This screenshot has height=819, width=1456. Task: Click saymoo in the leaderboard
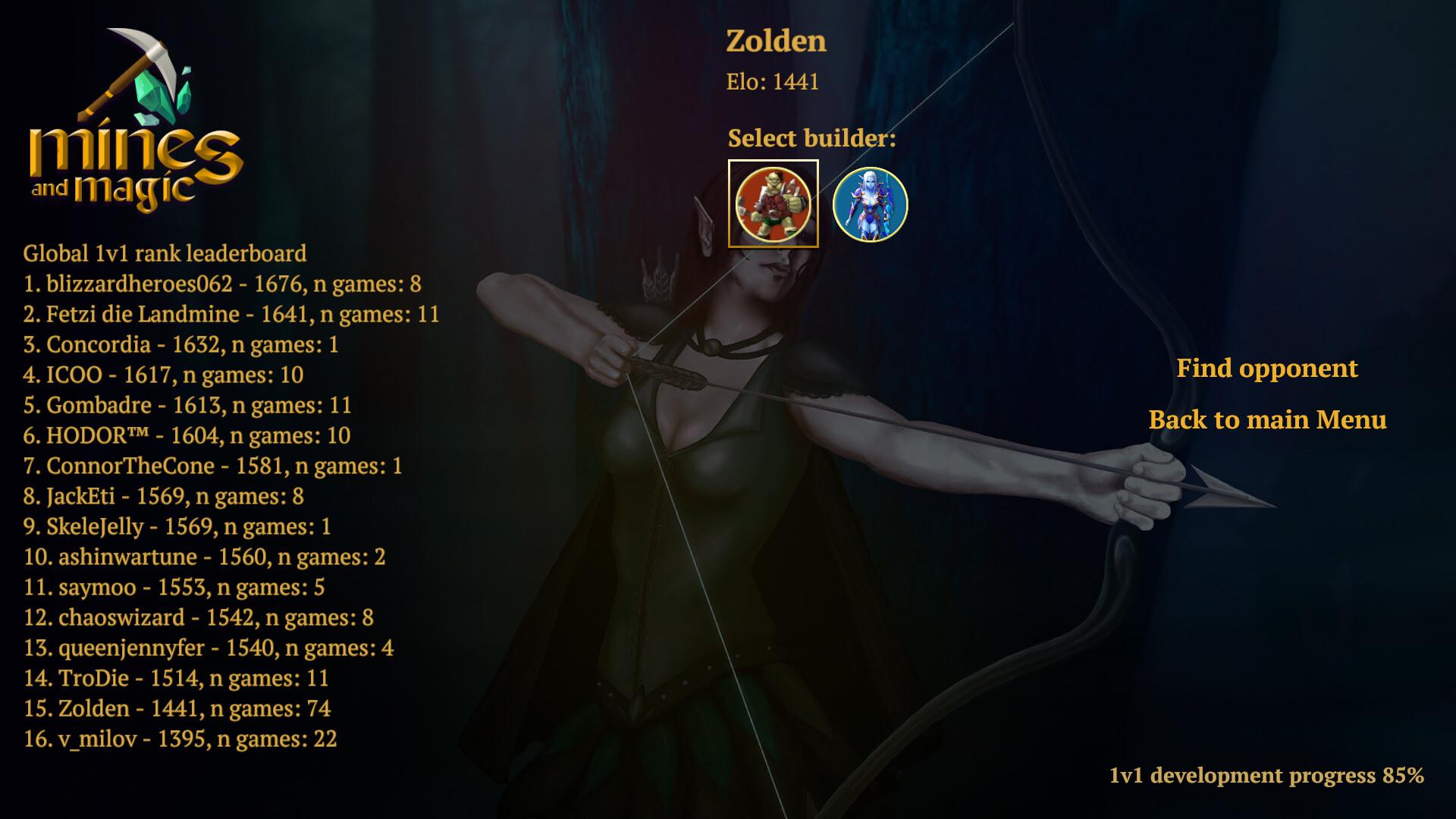(x=174, y=587)
